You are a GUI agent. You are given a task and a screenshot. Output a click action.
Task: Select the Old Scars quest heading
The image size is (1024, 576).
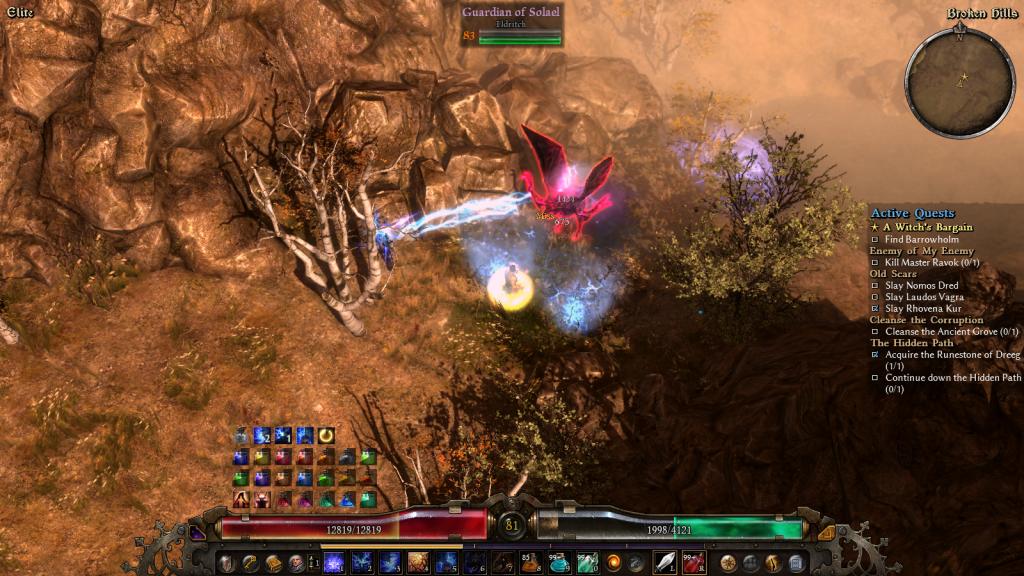pyautogui.click(x=892, y=273)
